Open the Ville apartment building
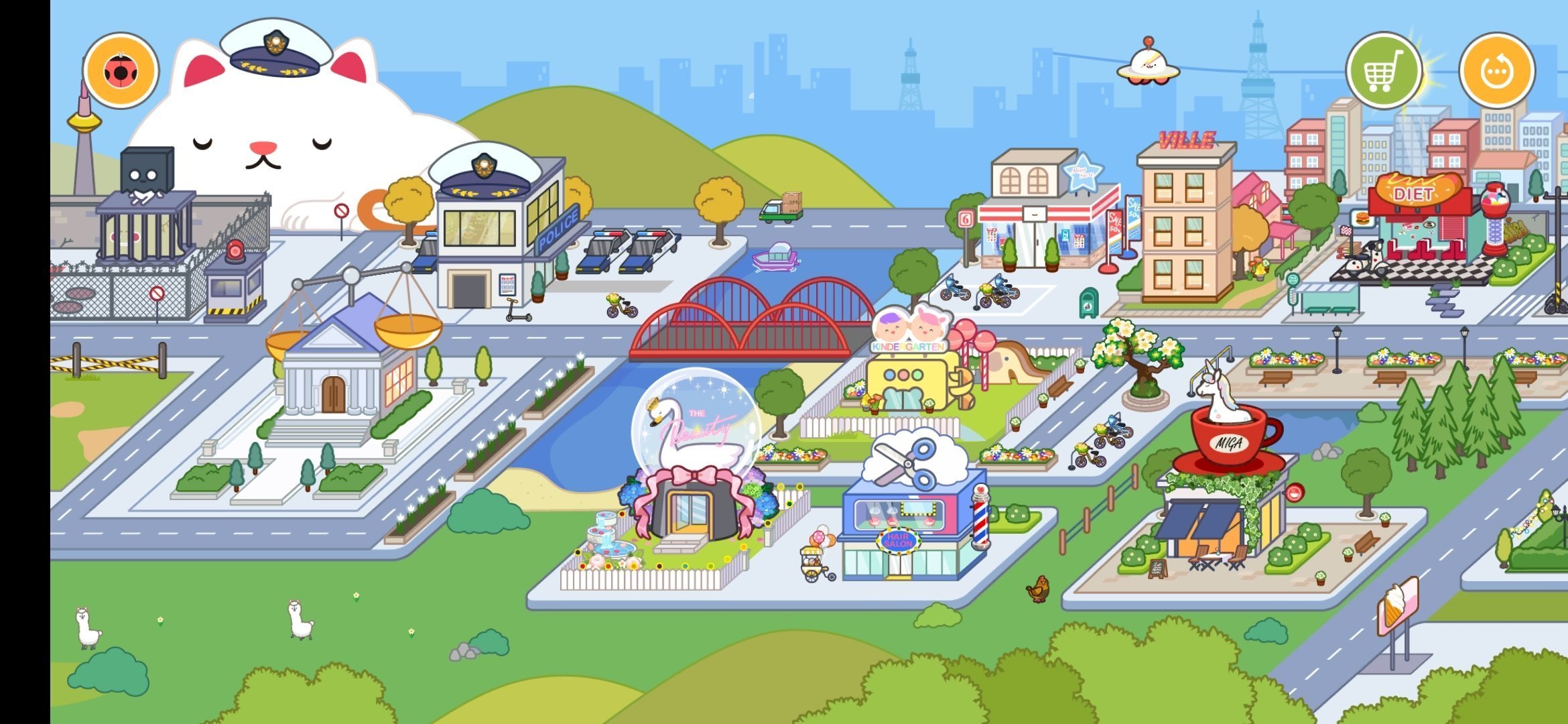Screen dimensions: 1568x724 click(1186, 228)
